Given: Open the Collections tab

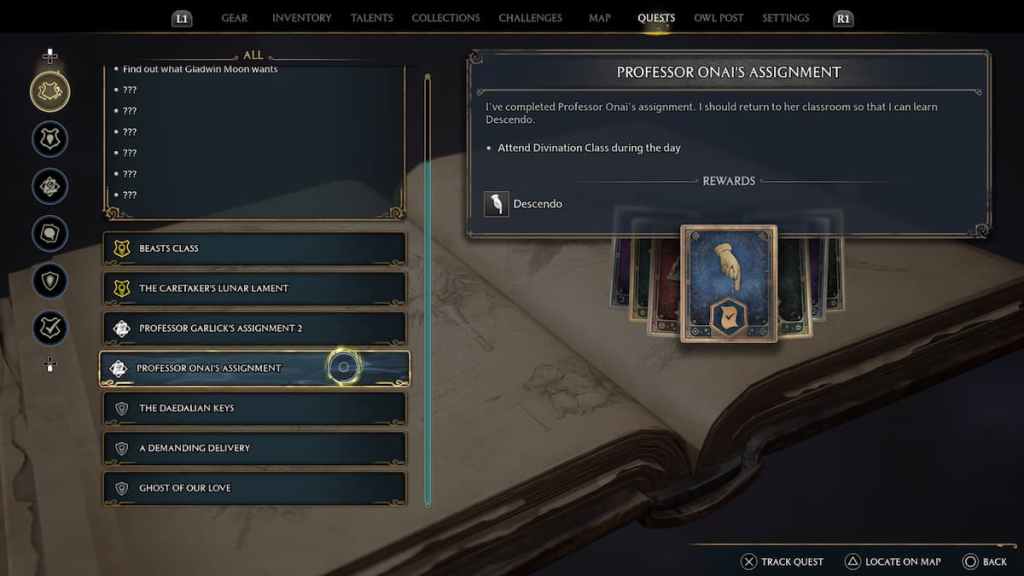Looking at the screenshot, I should pyautogui.click(x=446, y=18).
